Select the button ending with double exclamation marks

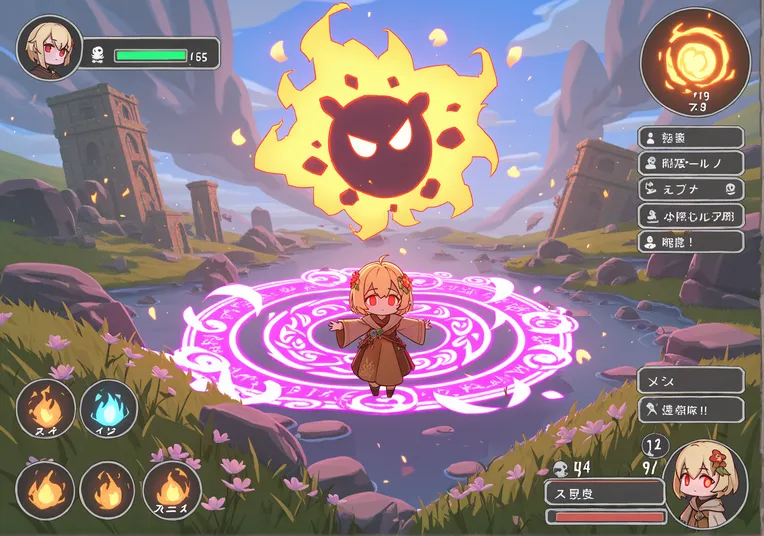(690, 408)
